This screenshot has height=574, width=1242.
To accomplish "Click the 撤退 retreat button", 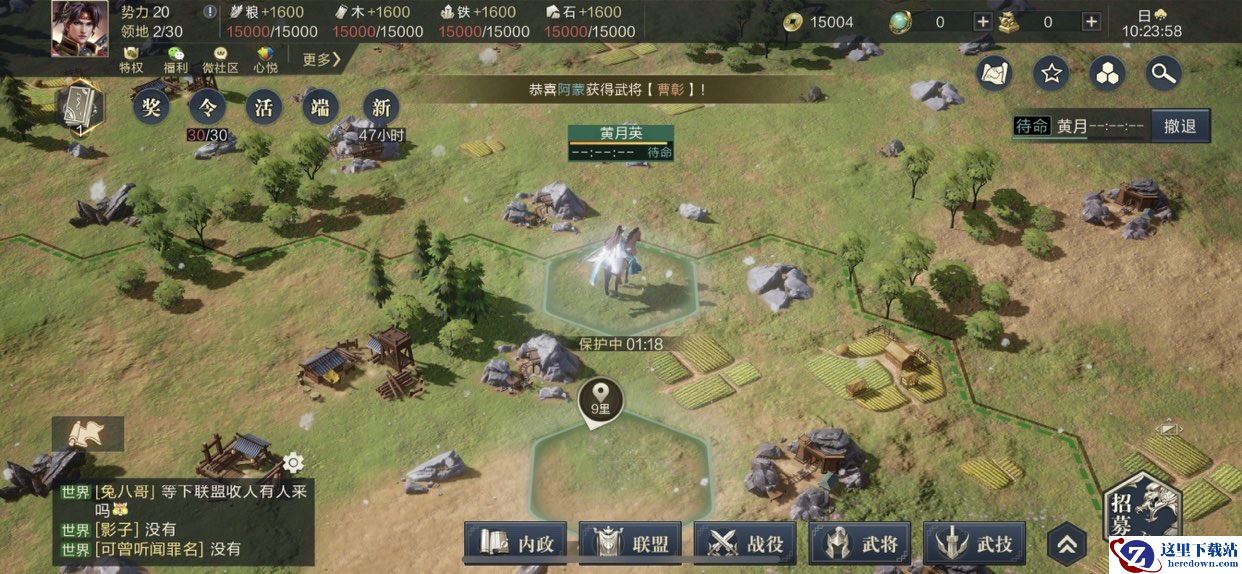I will [1180, 126].
